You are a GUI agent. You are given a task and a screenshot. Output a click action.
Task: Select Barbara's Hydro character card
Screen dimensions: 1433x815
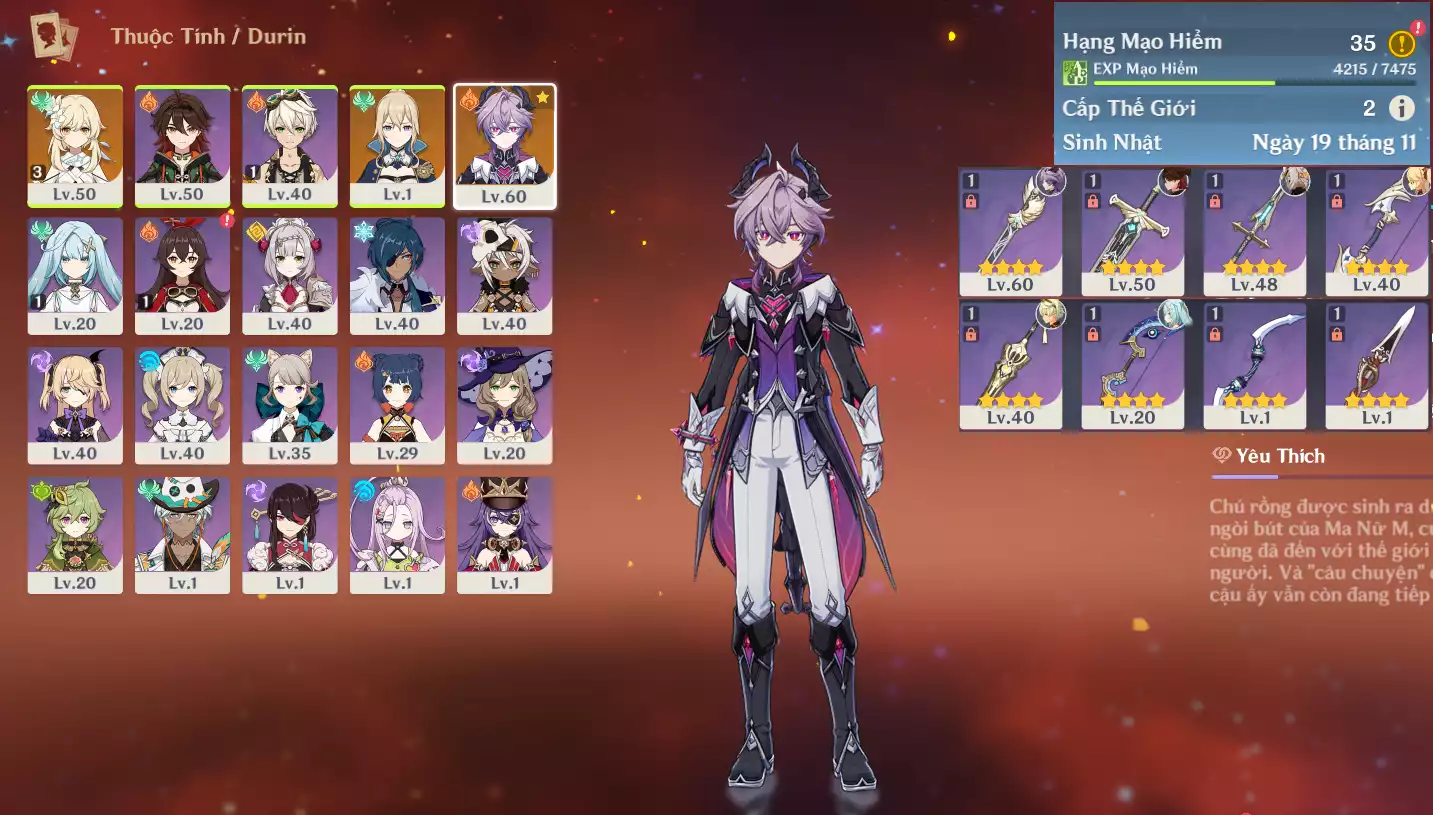pos(182,405)
